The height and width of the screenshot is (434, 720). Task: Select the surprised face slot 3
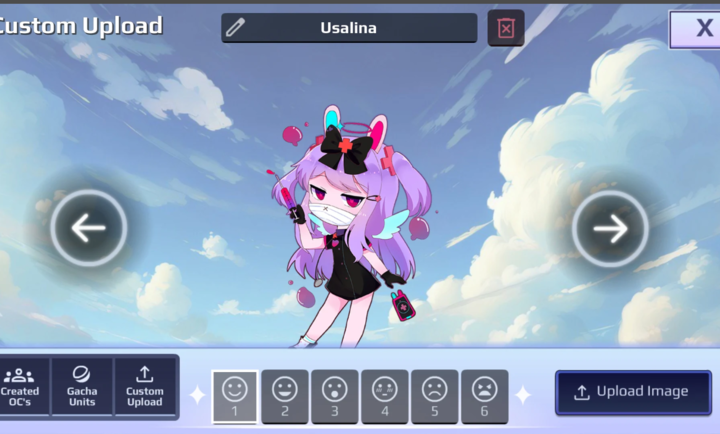coord(335,396)
